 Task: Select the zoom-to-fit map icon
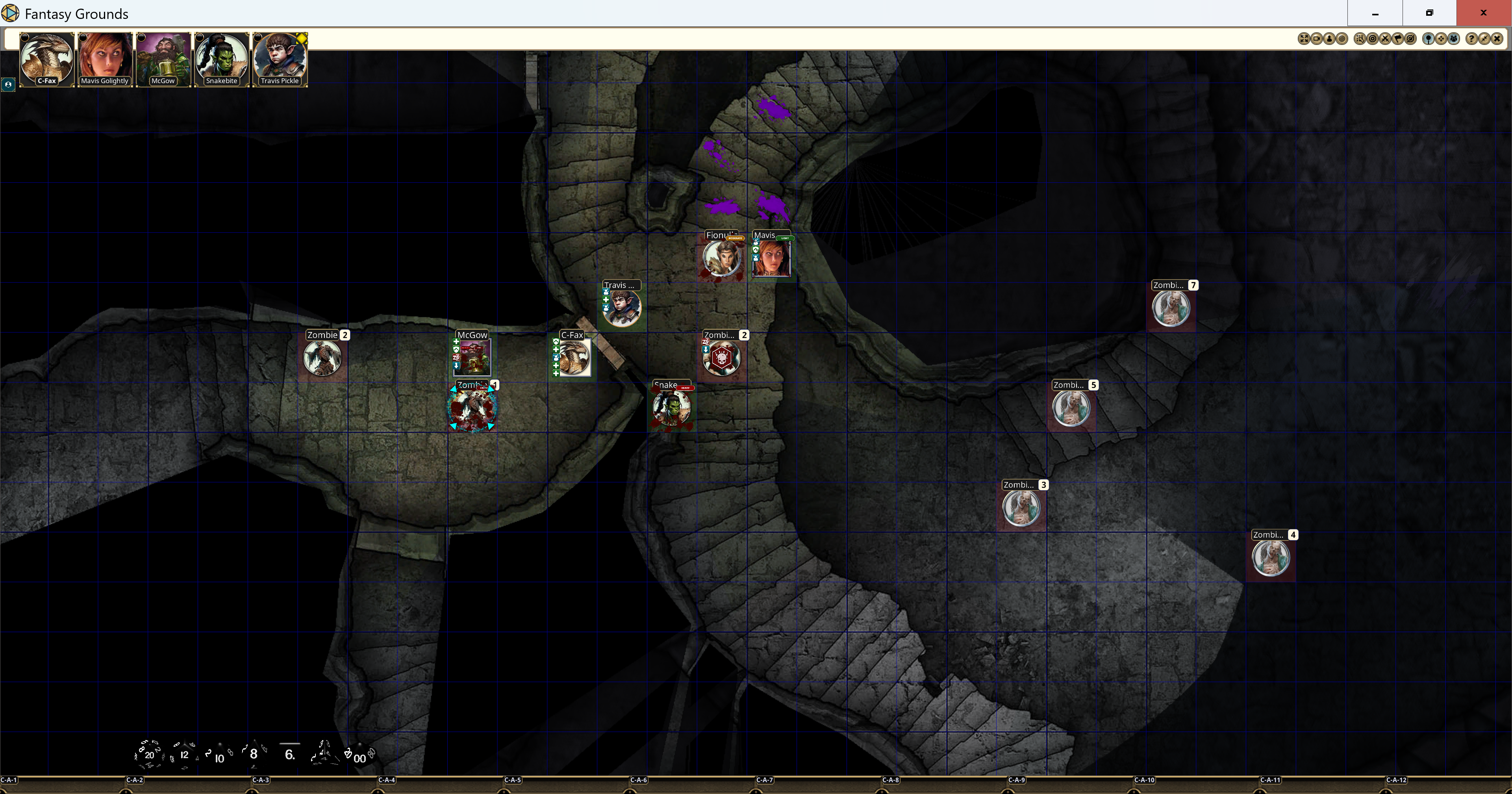1304,38
